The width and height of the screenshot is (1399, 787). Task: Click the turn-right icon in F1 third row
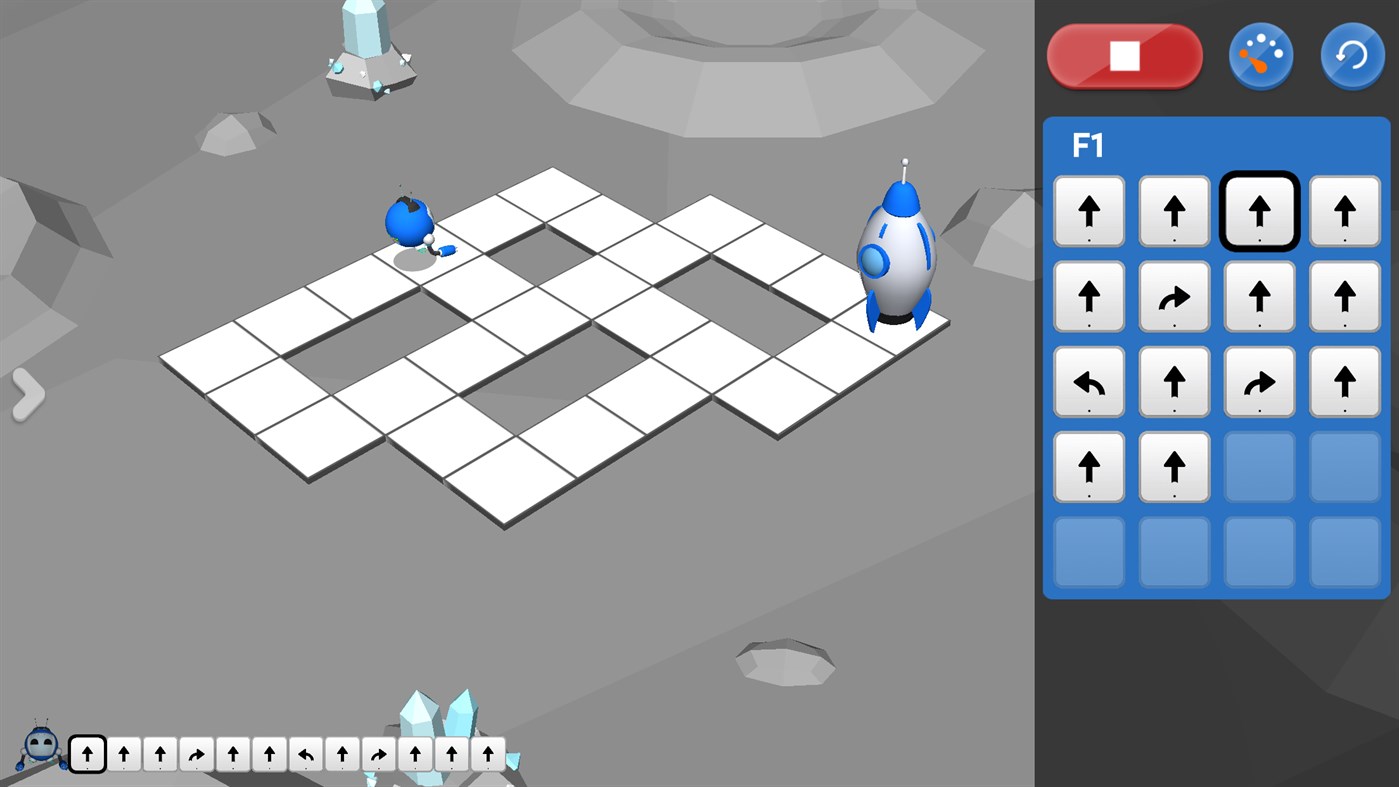pos(1259,381)
